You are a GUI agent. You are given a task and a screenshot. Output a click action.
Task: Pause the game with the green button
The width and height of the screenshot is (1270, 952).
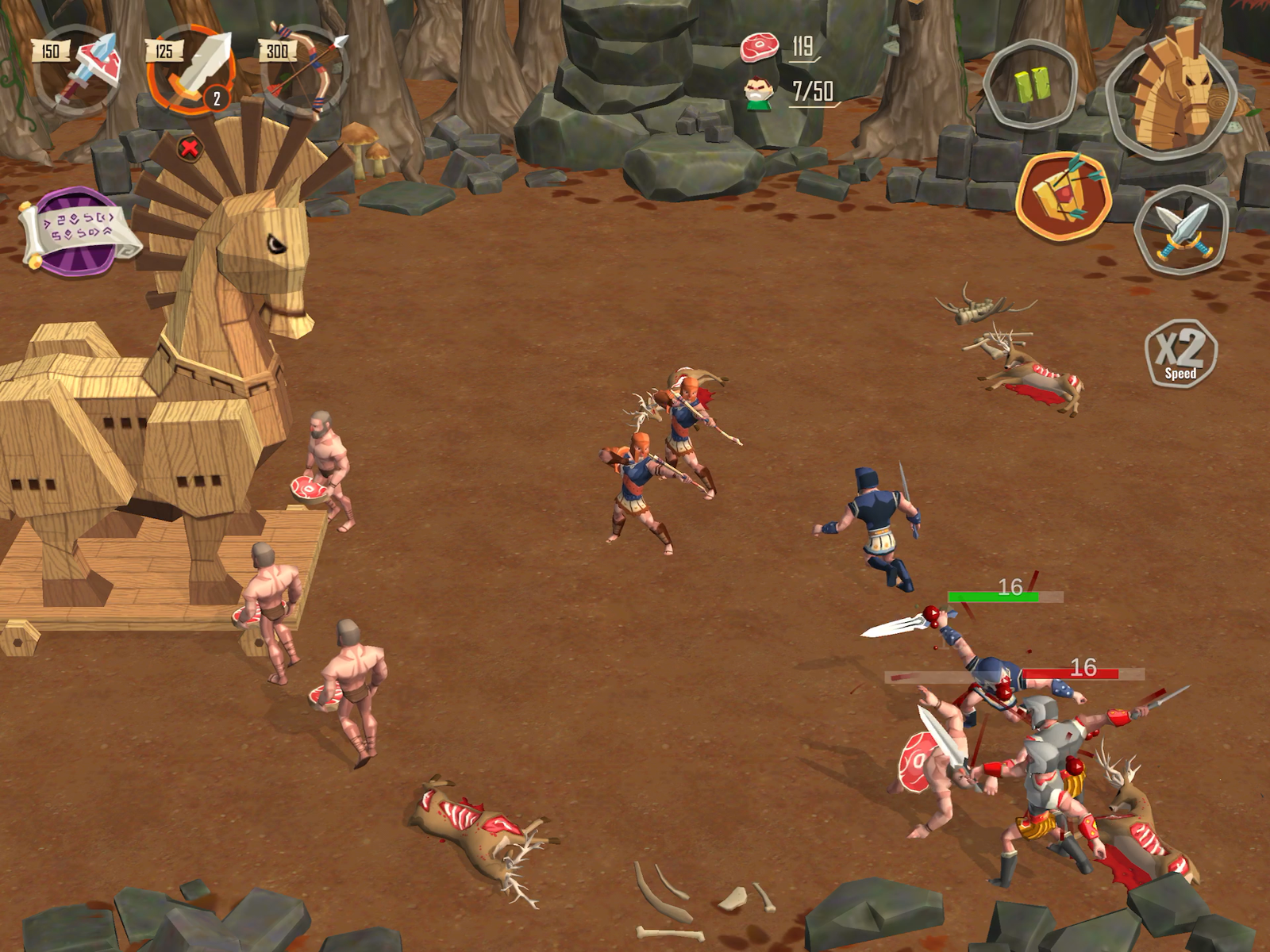[1031, 83]
